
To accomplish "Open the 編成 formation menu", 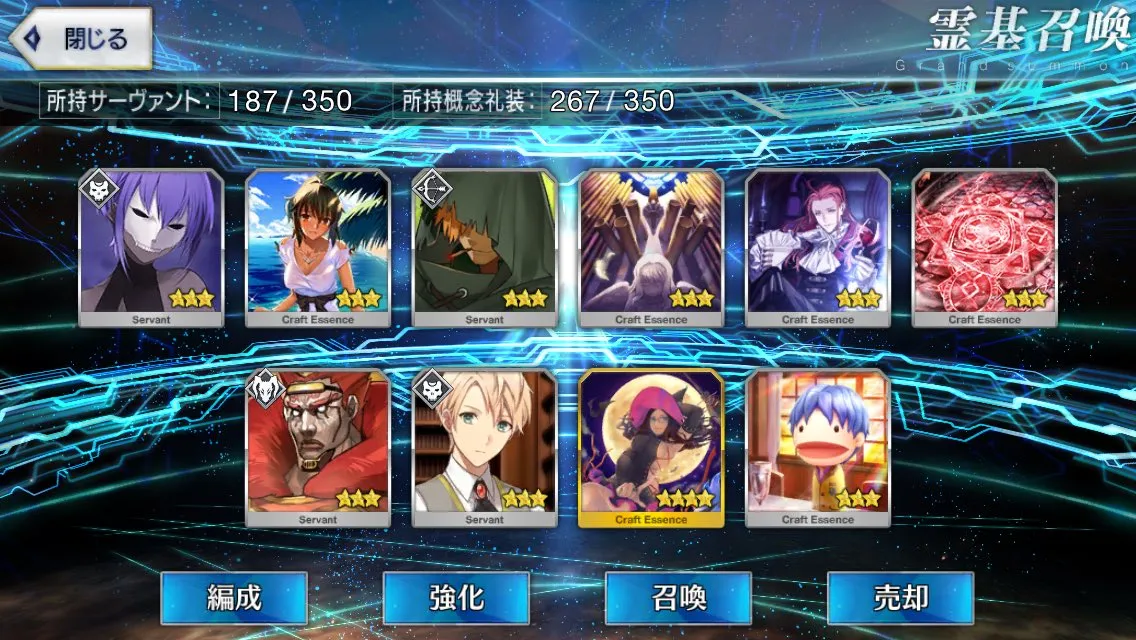I will [x=234, y=598].
